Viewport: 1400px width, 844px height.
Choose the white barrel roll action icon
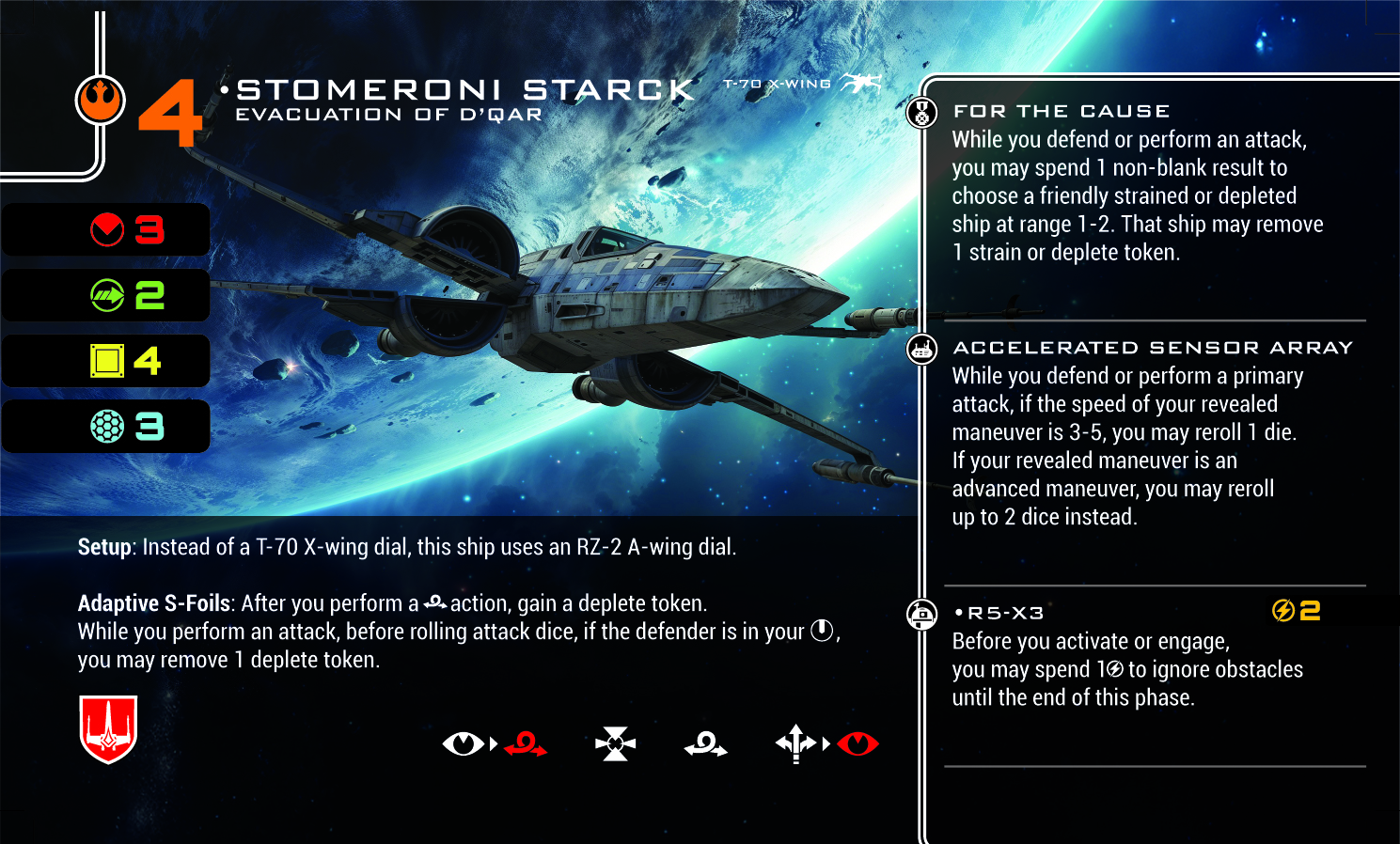(705, 744)
